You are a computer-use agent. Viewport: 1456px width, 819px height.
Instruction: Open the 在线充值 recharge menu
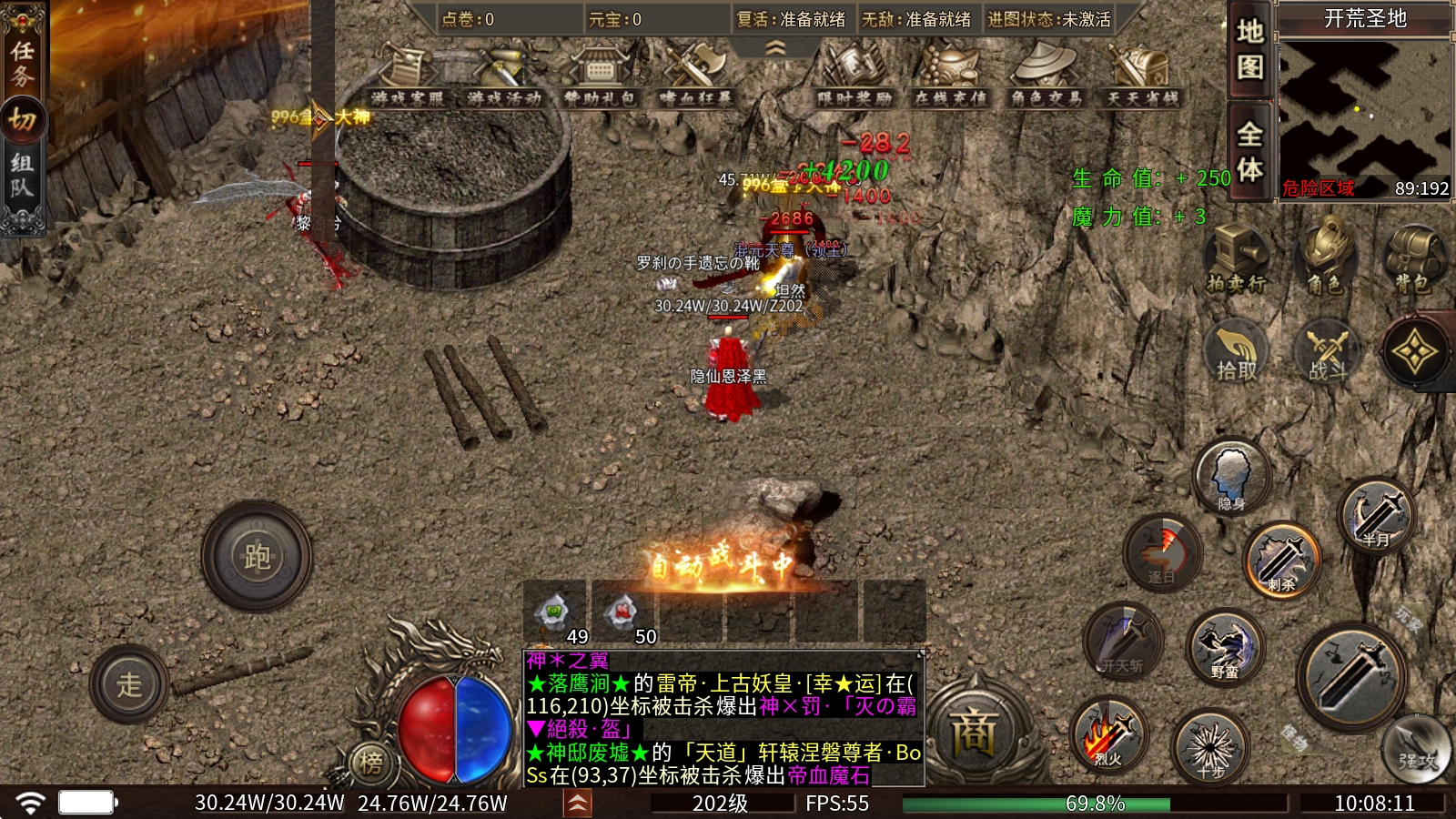tap(950, 76)
